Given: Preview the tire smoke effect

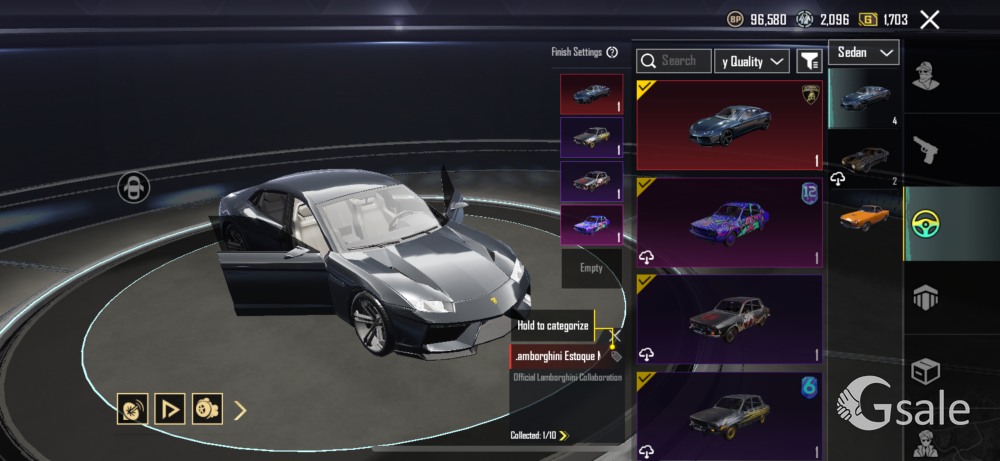Looking at the screenshot, I should click(x=207, y=408).
